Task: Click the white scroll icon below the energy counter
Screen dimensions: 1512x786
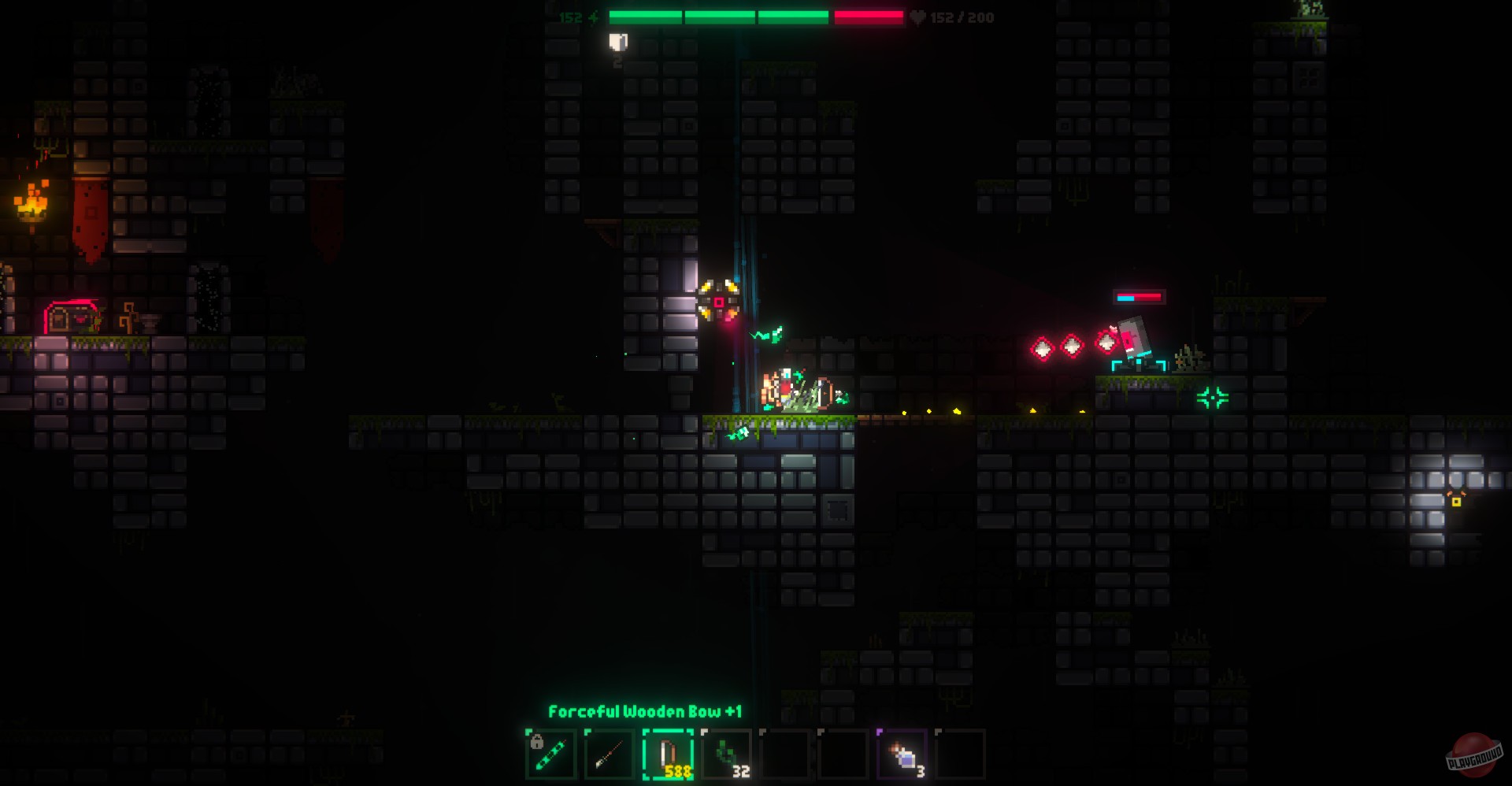Action: click(617, 43)
